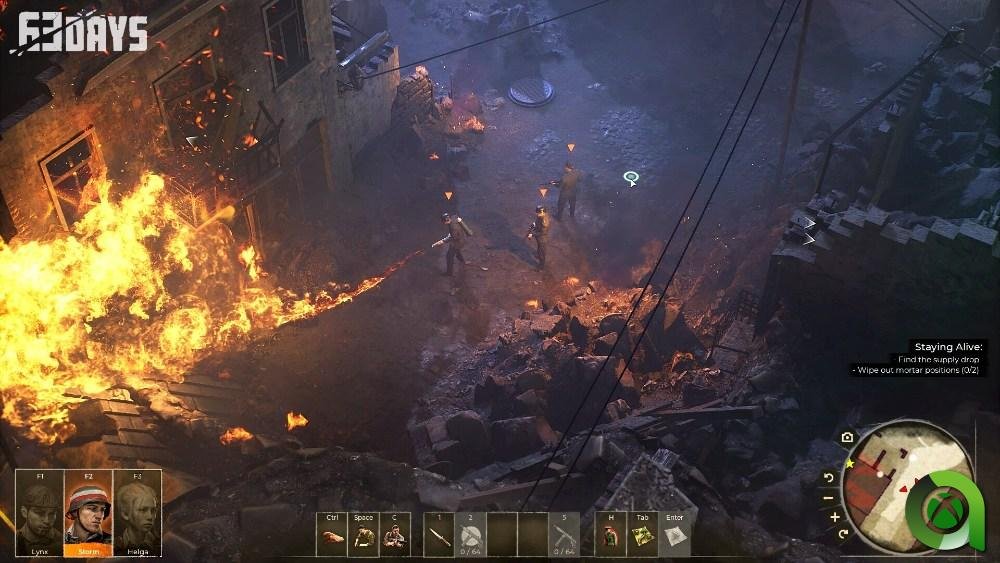Zoom in the minimap with the plus button
Image resolution: width=1000 pixels, height=563 pixels.
(835, 517)
